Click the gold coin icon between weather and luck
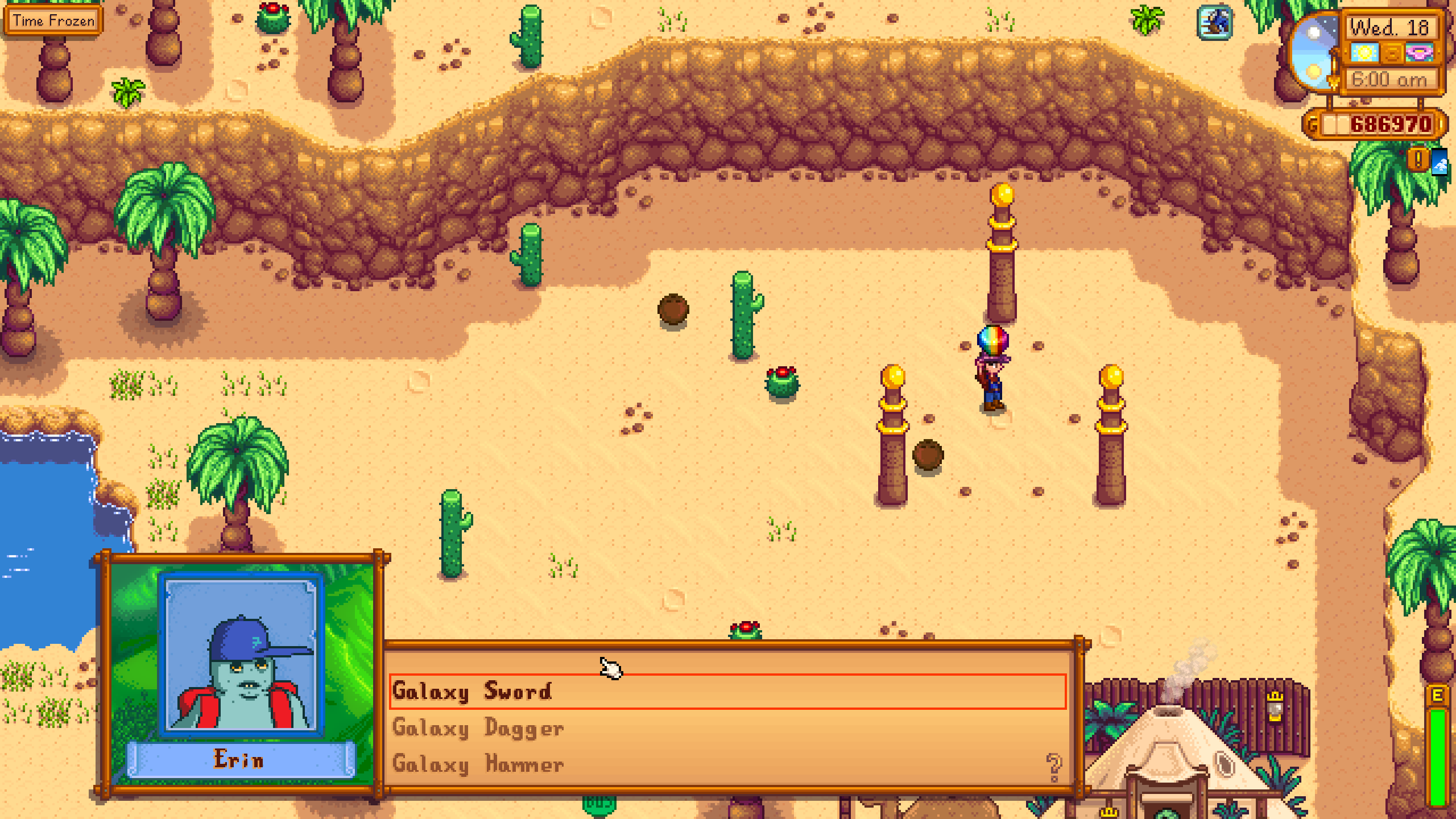Viewport: 1456px width, 819px height. pyautogui.click(x=1391, y=53)
